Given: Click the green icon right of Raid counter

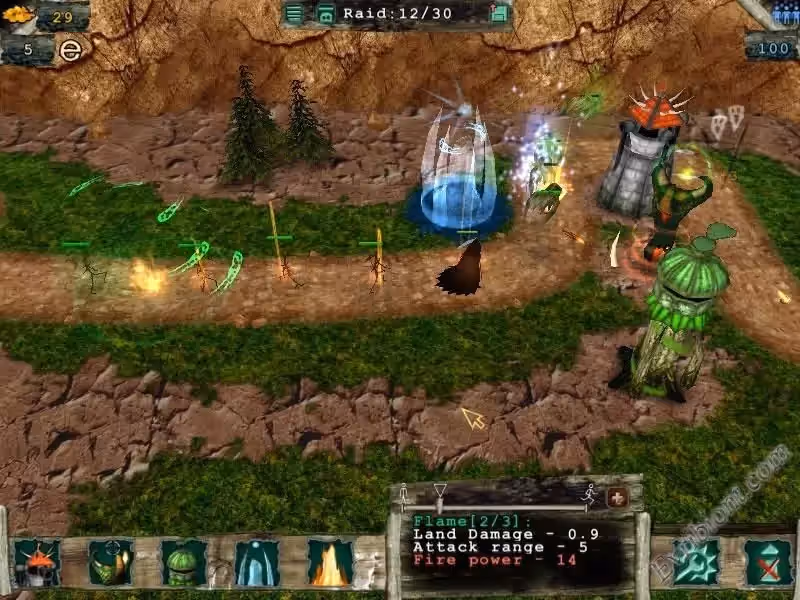Looking at the screenshot, I should pyautogui.click(x=500, y=13).
